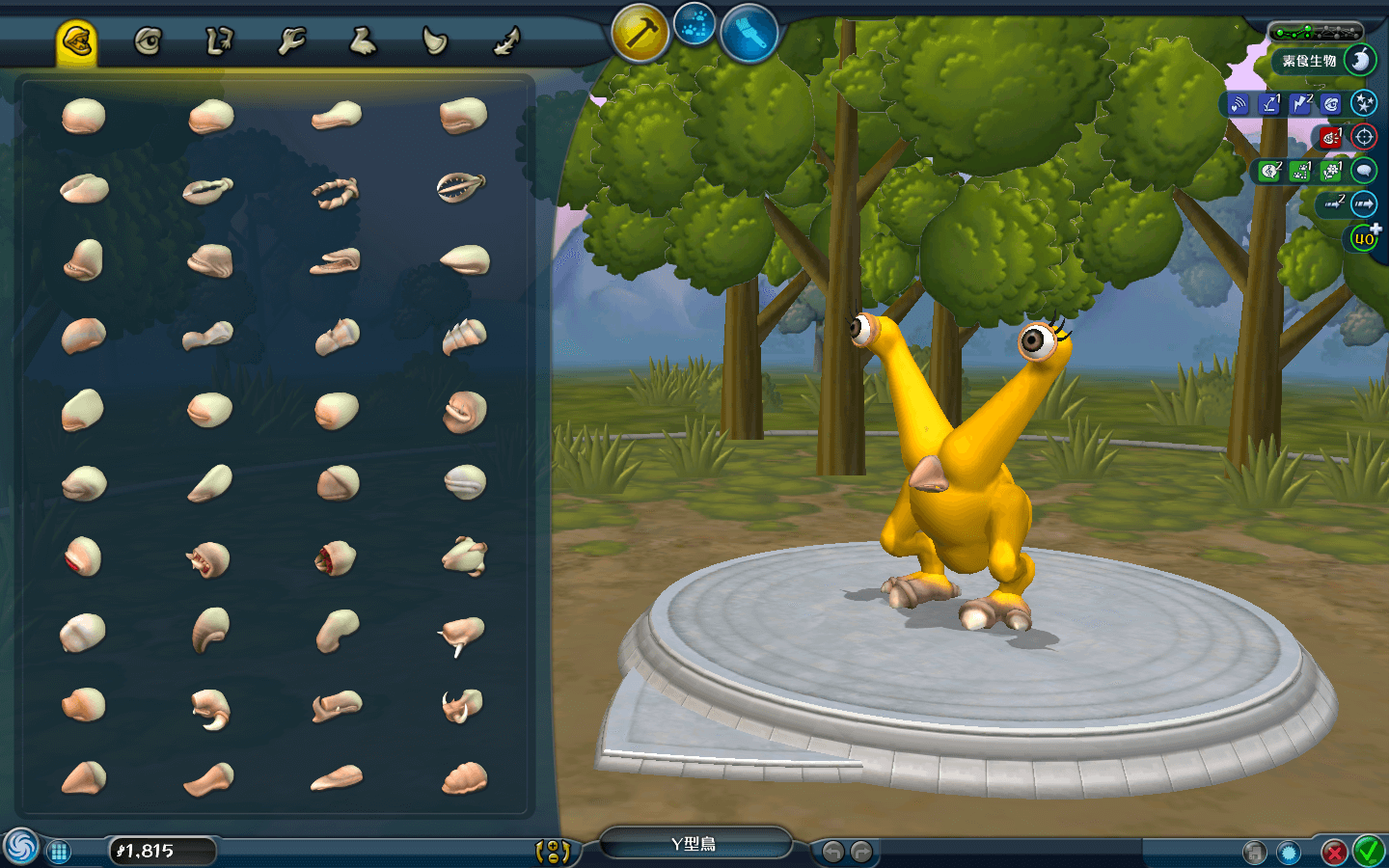Accept the creature with the green checkmark

[1369, 851]
